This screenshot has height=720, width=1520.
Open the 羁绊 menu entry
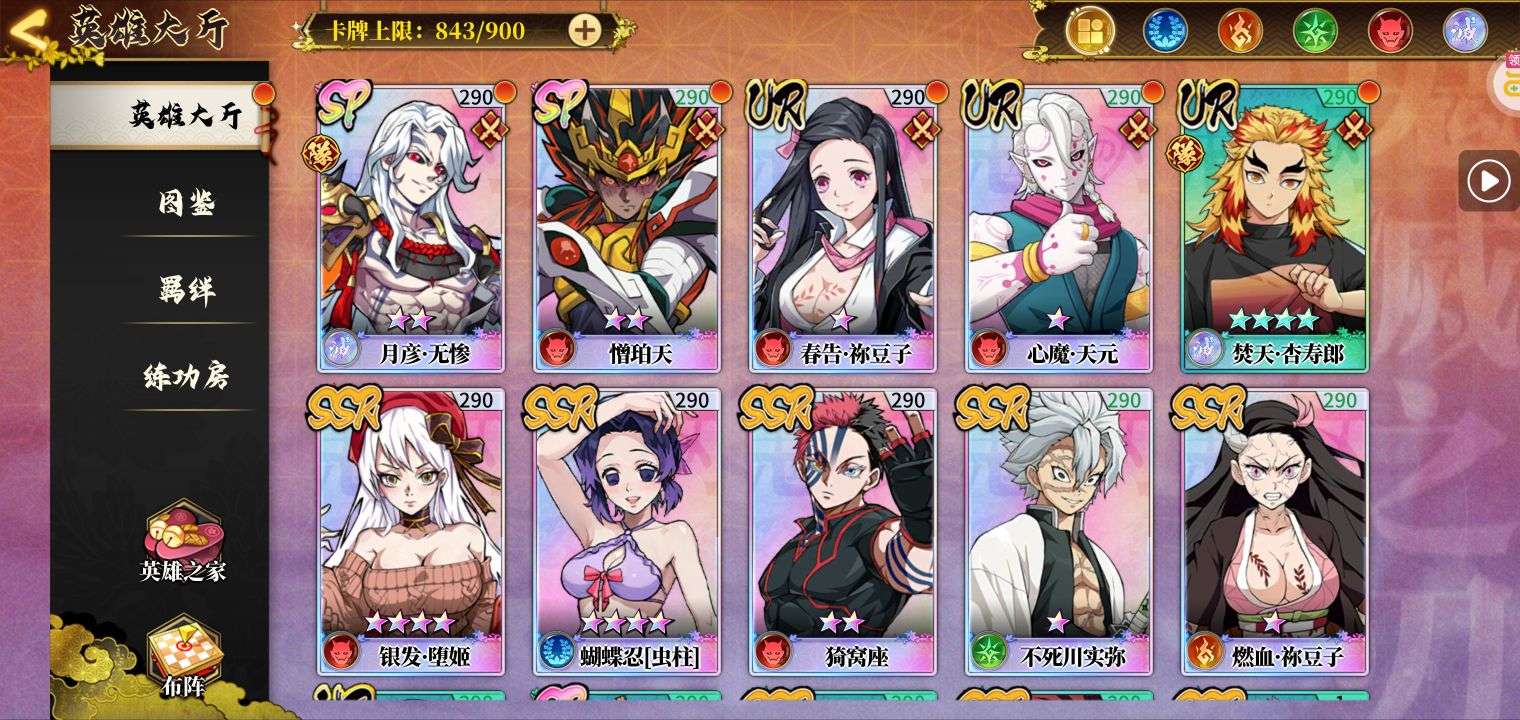186,290
